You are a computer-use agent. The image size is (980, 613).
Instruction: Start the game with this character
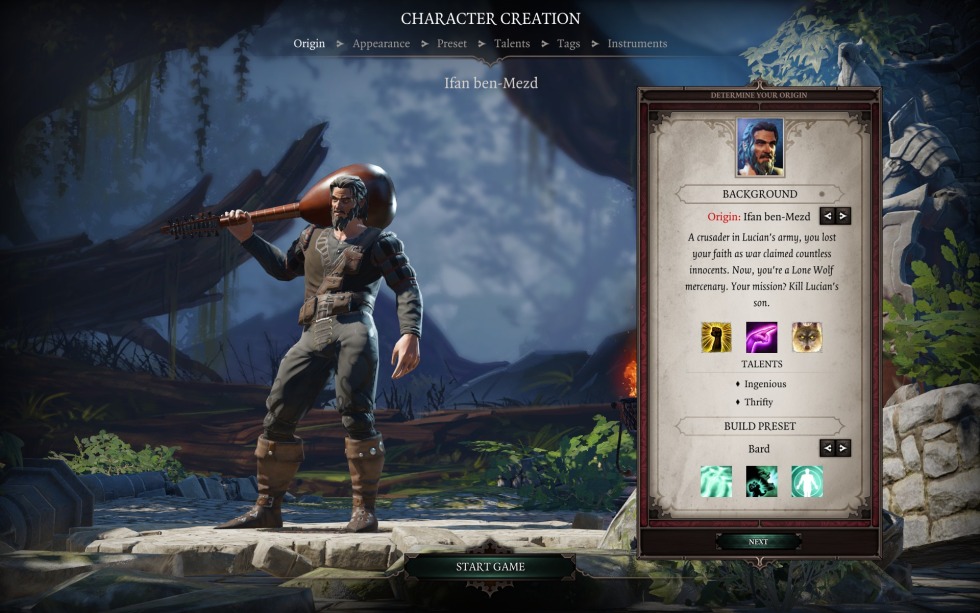(x=490, y=567)
